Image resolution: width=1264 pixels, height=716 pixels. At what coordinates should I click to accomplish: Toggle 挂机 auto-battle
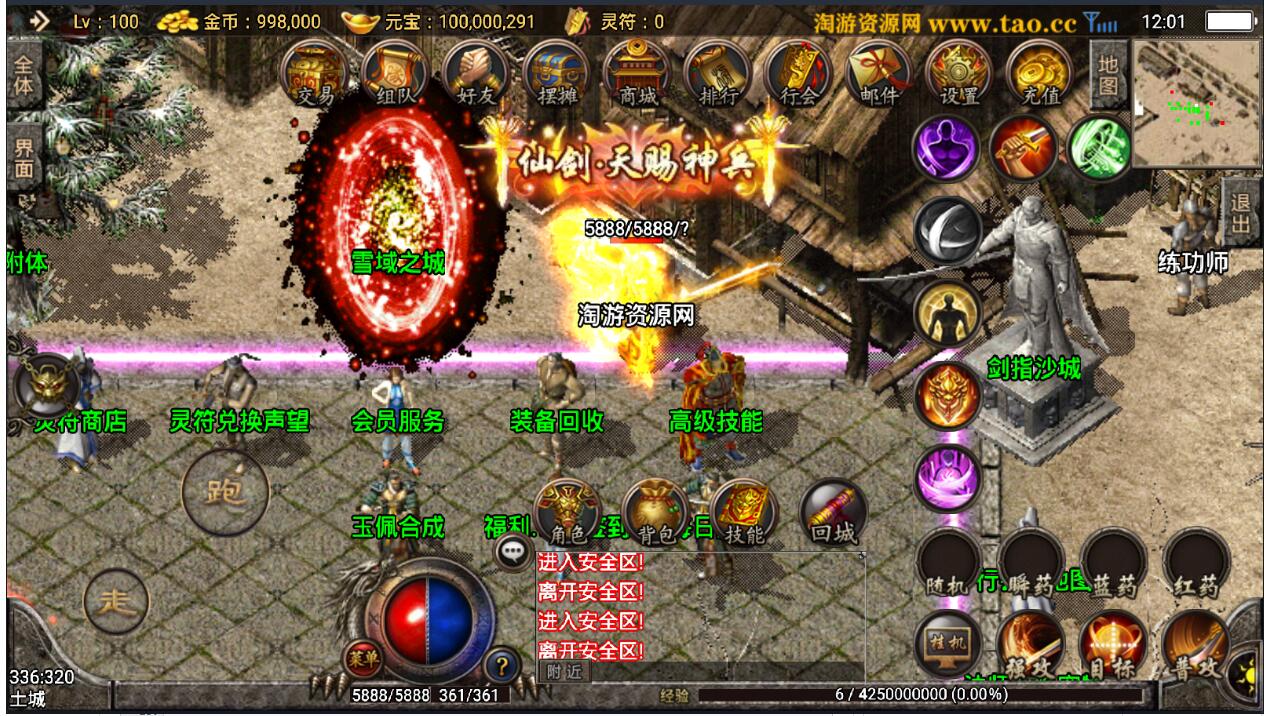[946, 641]
